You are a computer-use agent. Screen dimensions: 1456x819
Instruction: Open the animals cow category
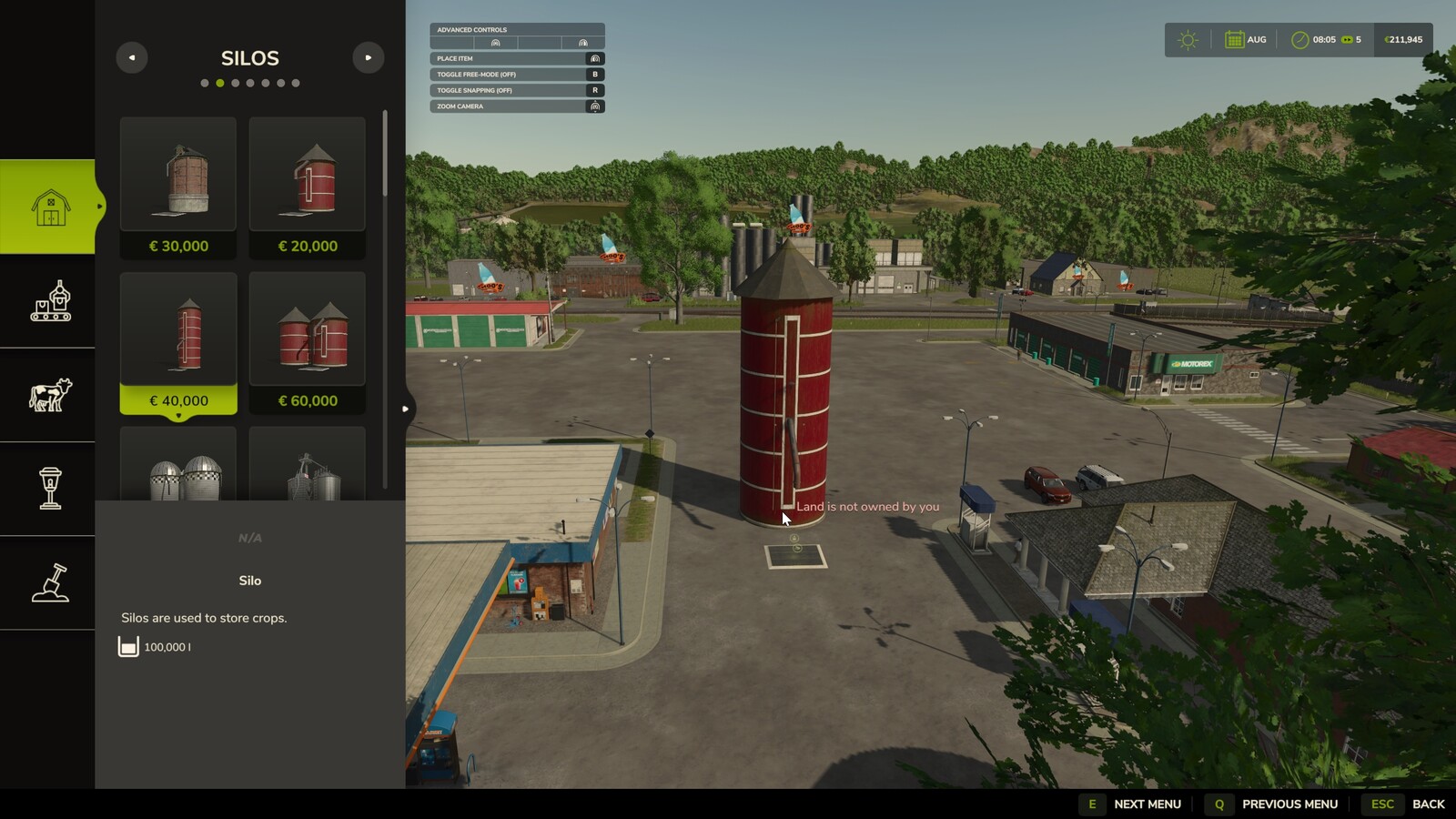(x=49, y=395)
